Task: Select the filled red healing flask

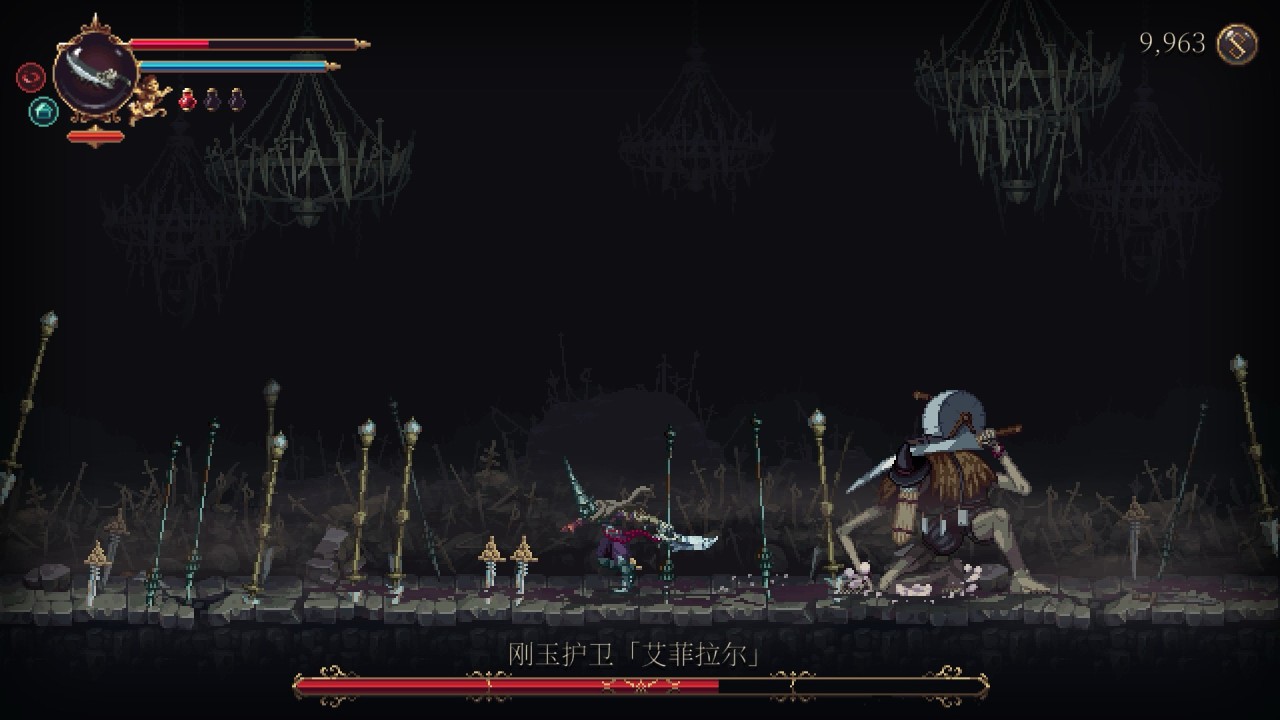Action: coord(188,99)
